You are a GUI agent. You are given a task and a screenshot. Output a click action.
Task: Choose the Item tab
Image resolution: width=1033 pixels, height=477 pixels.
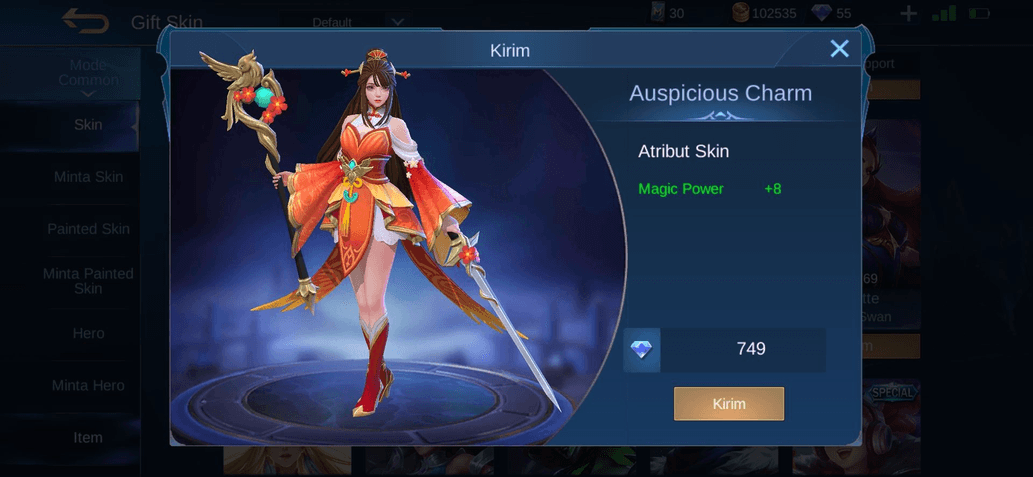[88, 437]
